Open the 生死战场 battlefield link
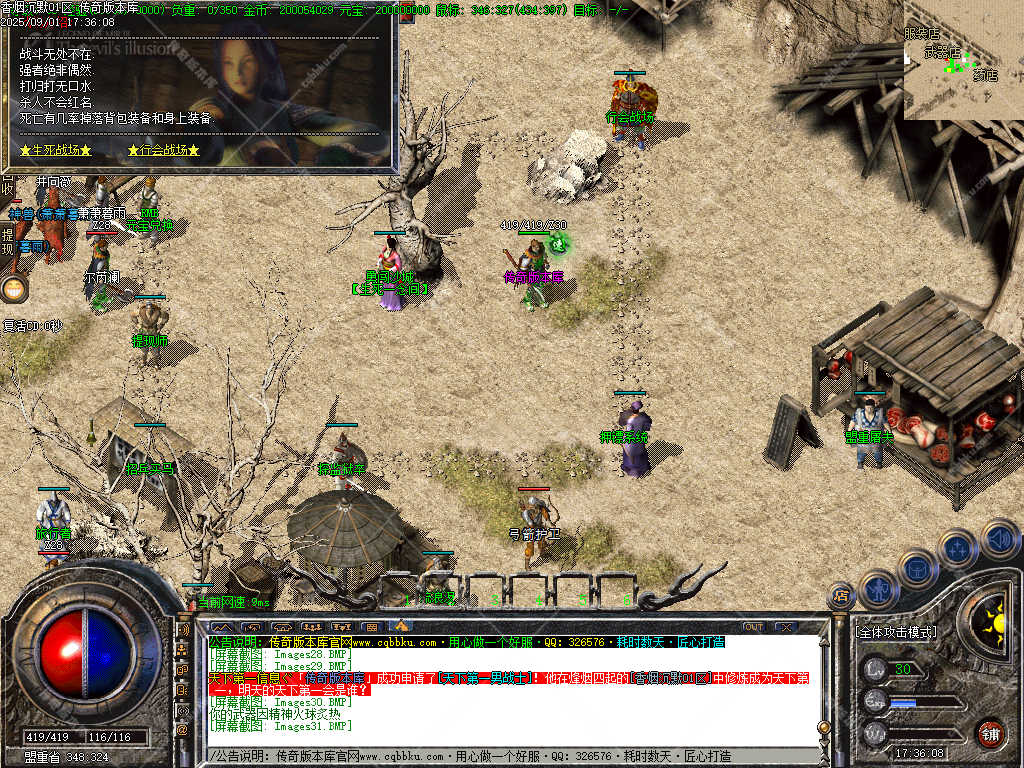This screenshot has width=1024, height=768. (x=56, y=150)
